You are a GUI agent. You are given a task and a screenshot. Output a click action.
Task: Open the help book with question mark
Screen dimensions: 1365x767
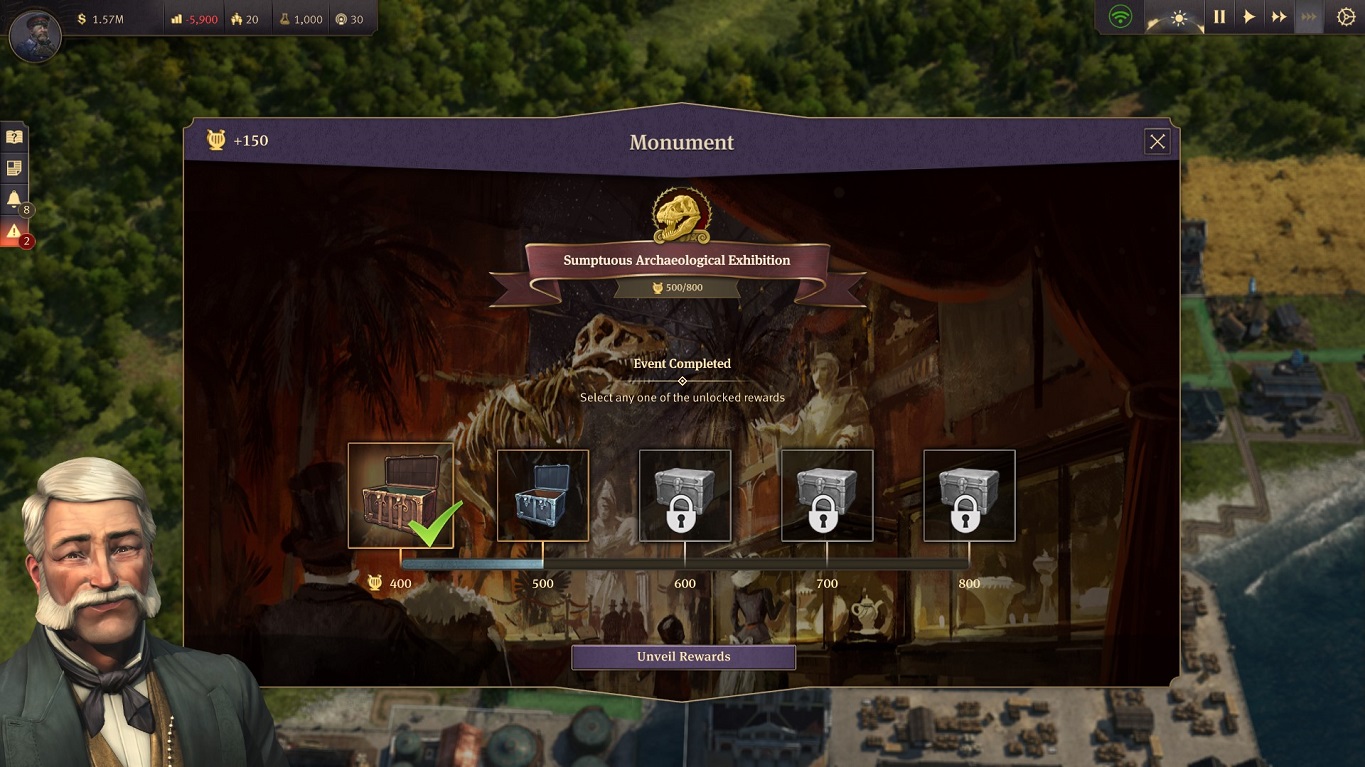(14, 138)
